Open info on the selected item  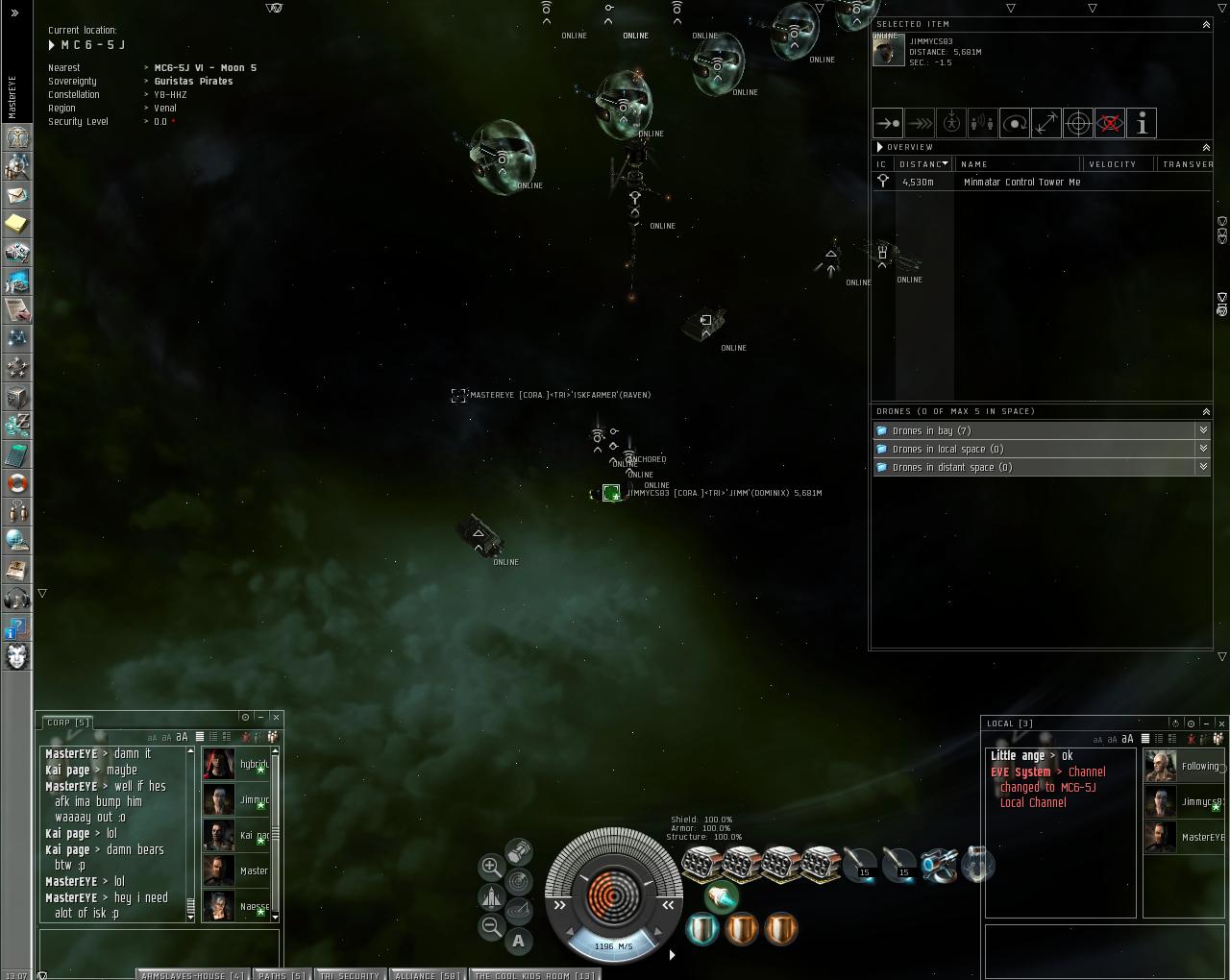pyautogui.click(x=1142, y=123)
